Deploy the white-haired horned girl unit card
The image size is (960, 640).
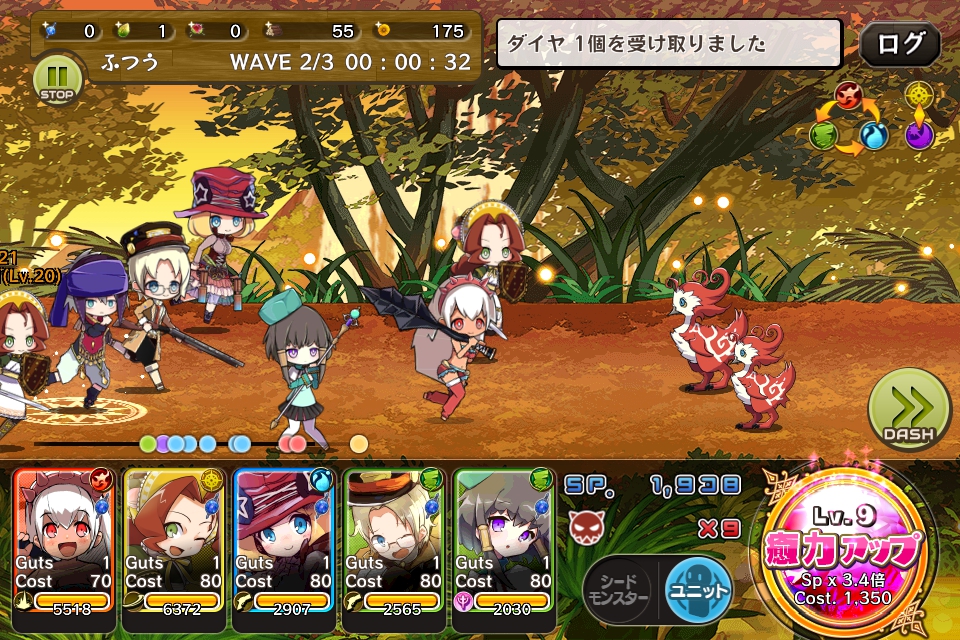point(64,540)
